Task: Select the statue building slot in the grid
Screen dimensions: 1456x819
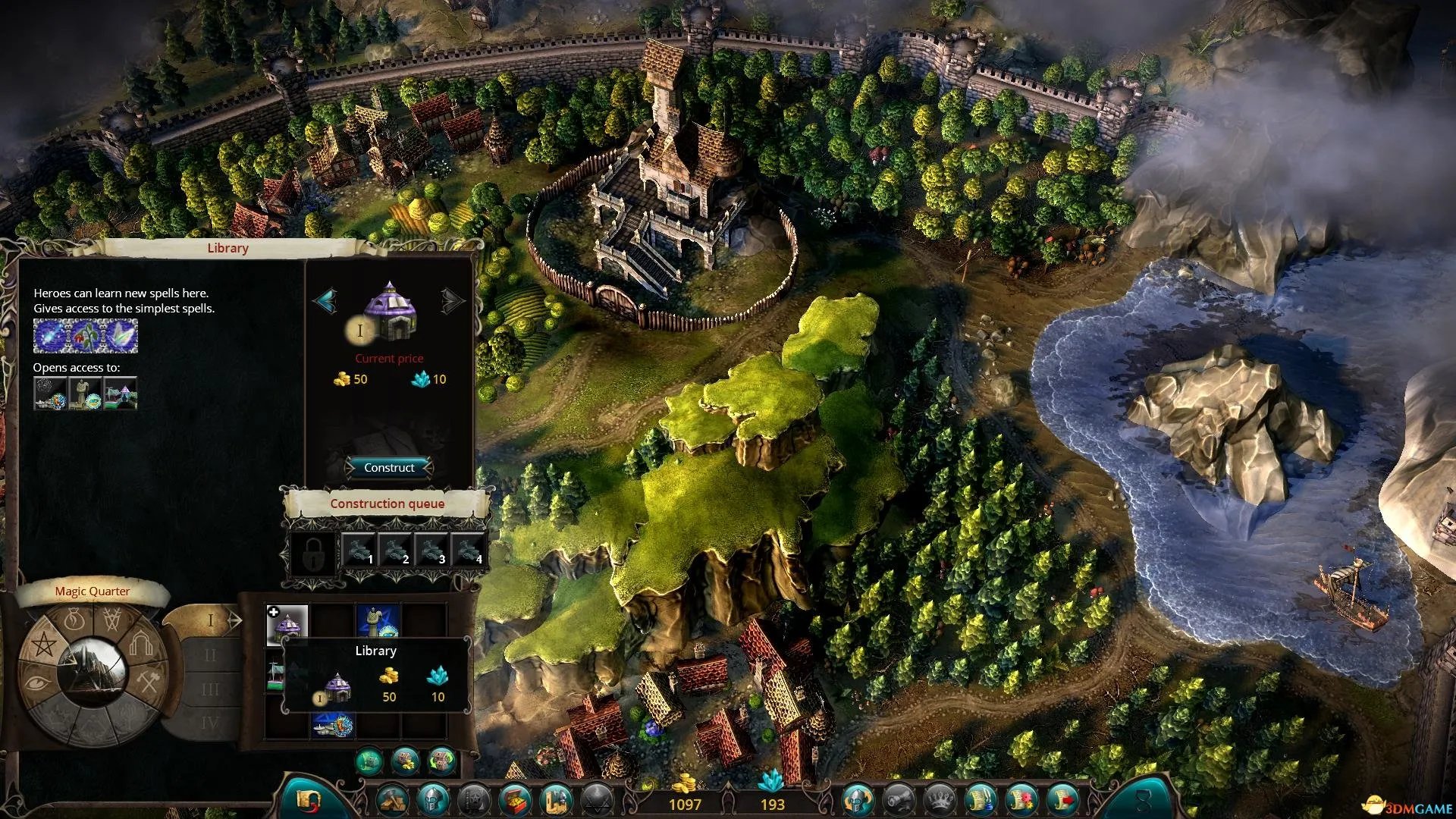Action: 378,622
